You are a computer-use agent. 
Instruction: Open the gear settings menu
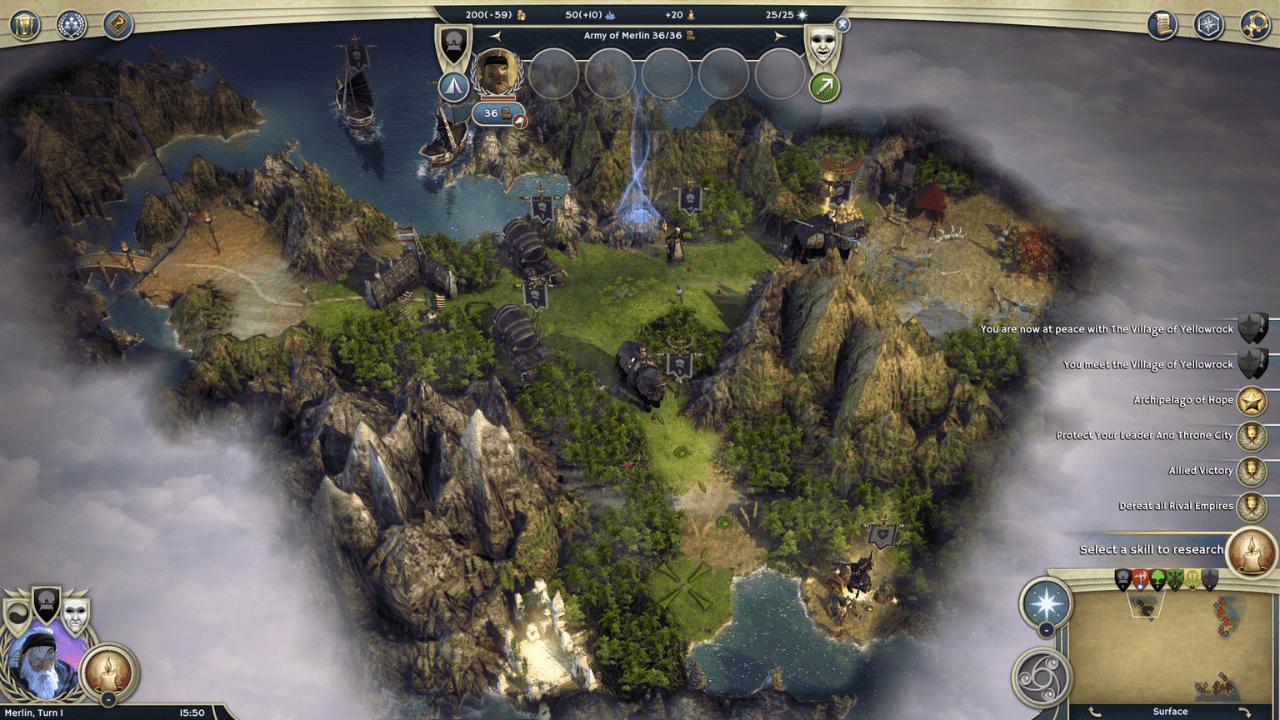[x=1255, y=24]
